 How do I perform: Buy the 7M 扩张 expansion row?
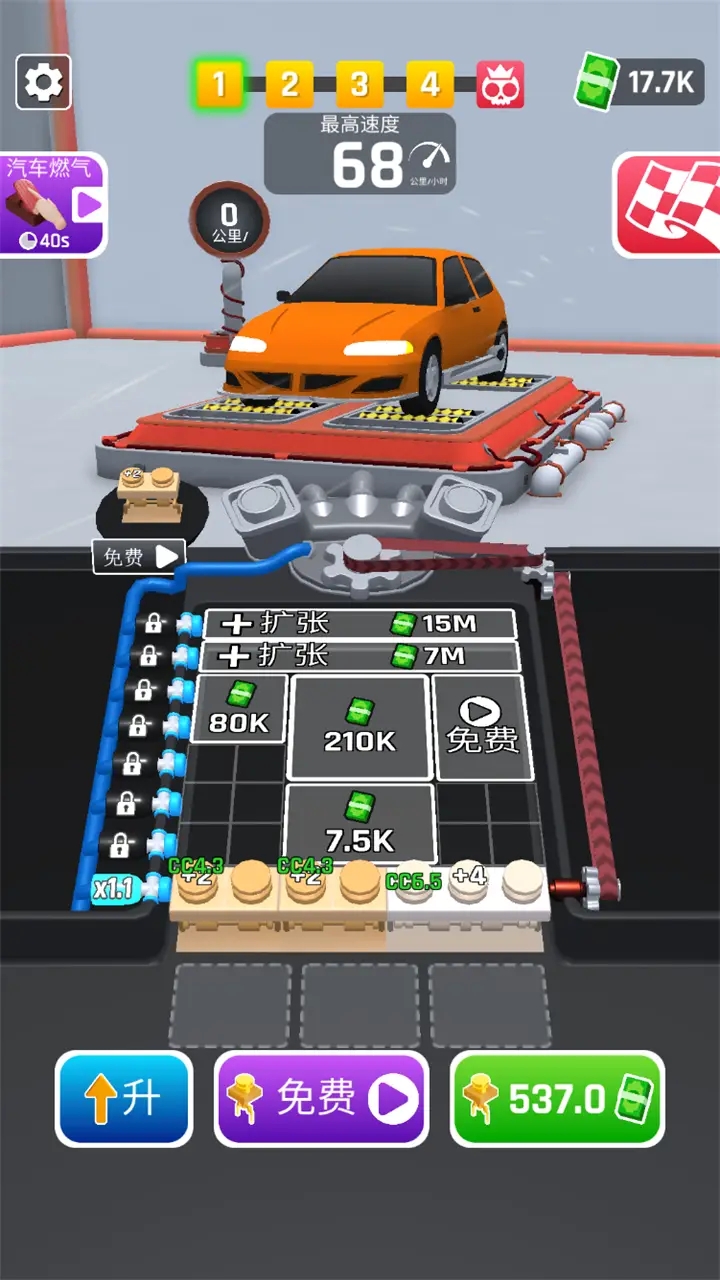(x=360, y=656)
